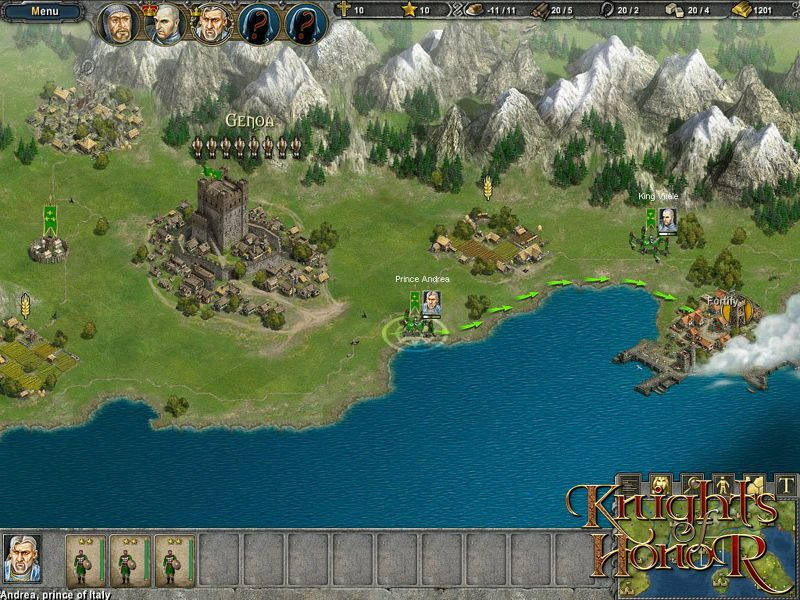Image resolution: width=800 pixels, height=600 pixels.
Task: Click the gold star kingdom power icon
Action: [408, 10]
